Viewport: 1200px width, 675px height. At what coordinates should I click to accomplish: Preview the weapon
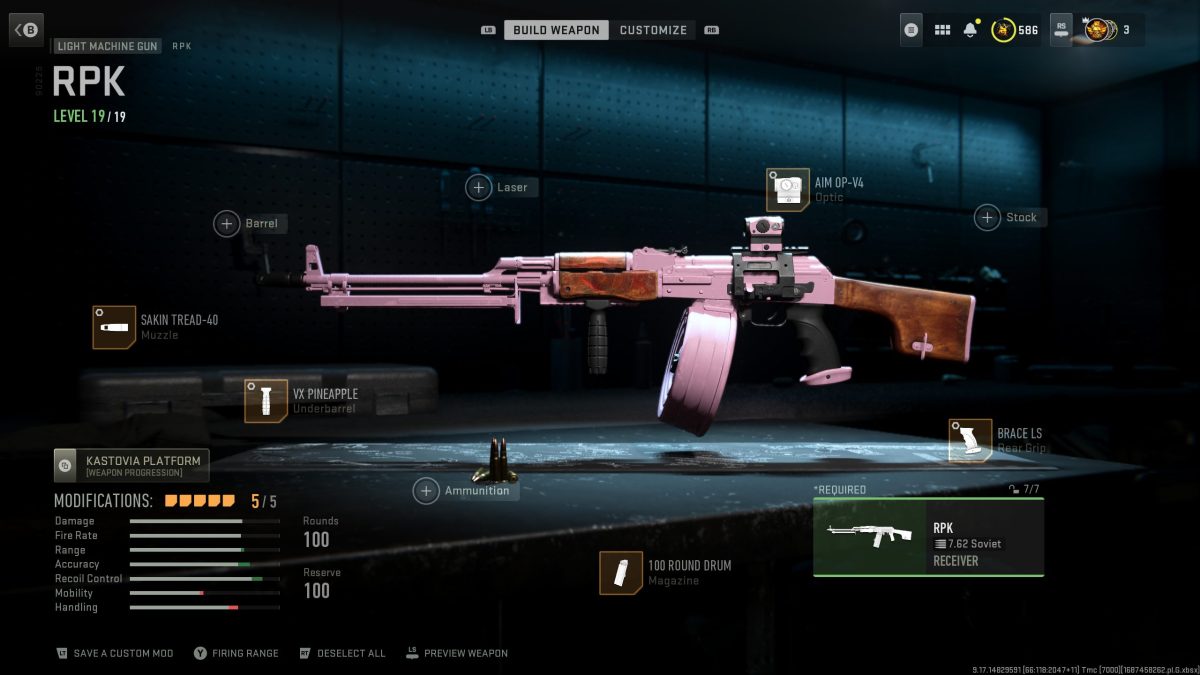(457, 653)
